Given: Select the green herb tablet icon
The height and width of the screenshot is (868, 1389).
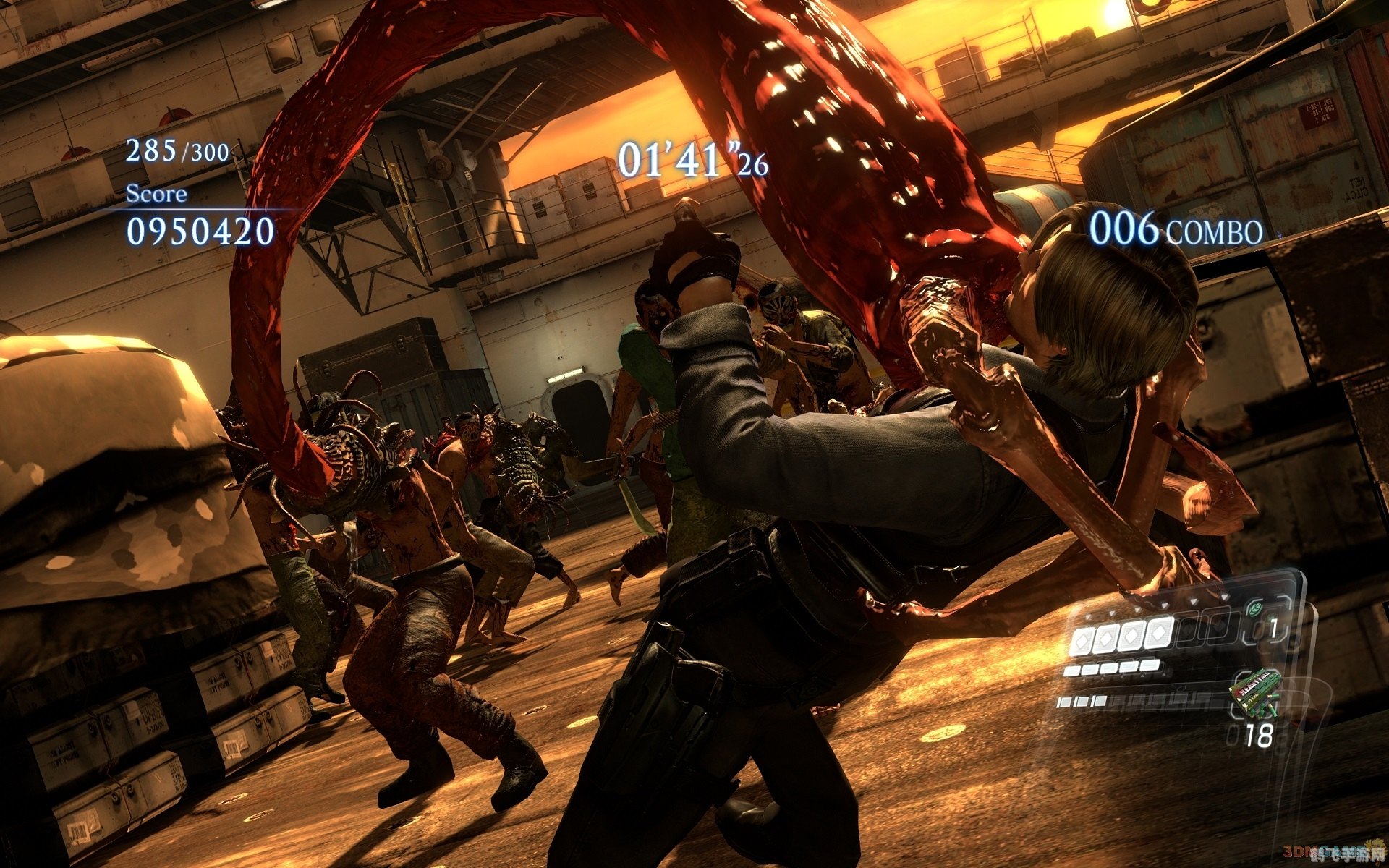Looking at the screenshot, I should pos(1254,609).
